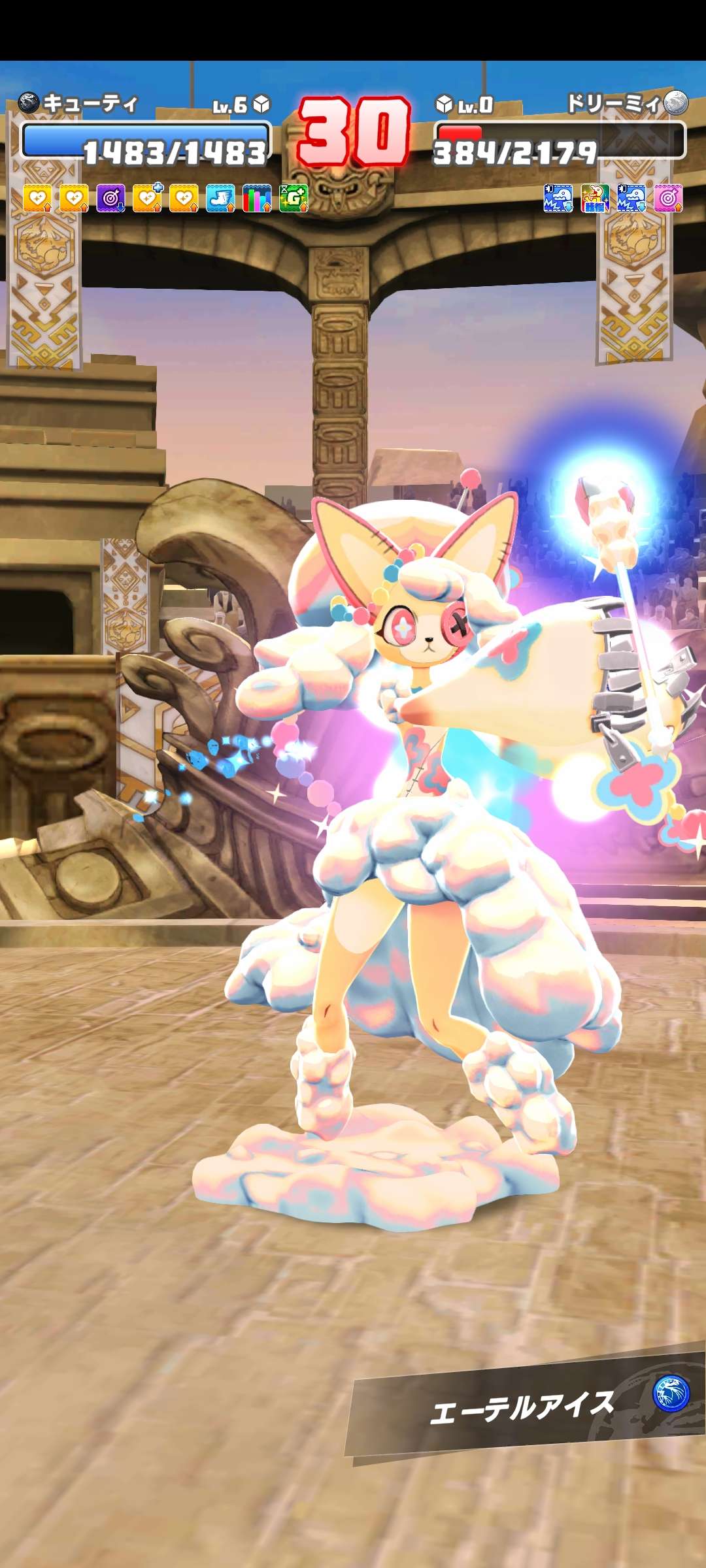Tap the pink target buff icon

pos(668,198)
